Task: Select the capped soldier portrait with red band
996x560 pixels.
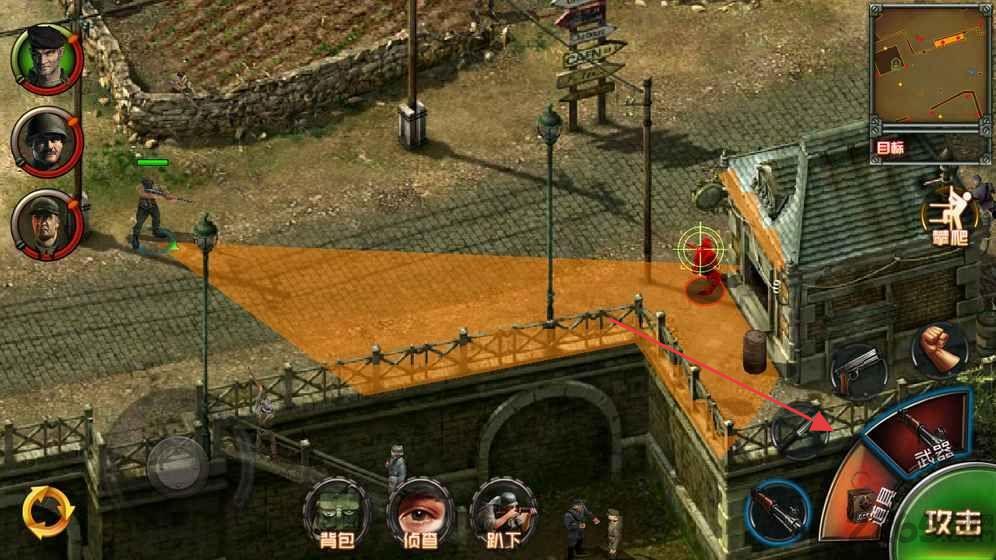Action: tap(46, 222)
